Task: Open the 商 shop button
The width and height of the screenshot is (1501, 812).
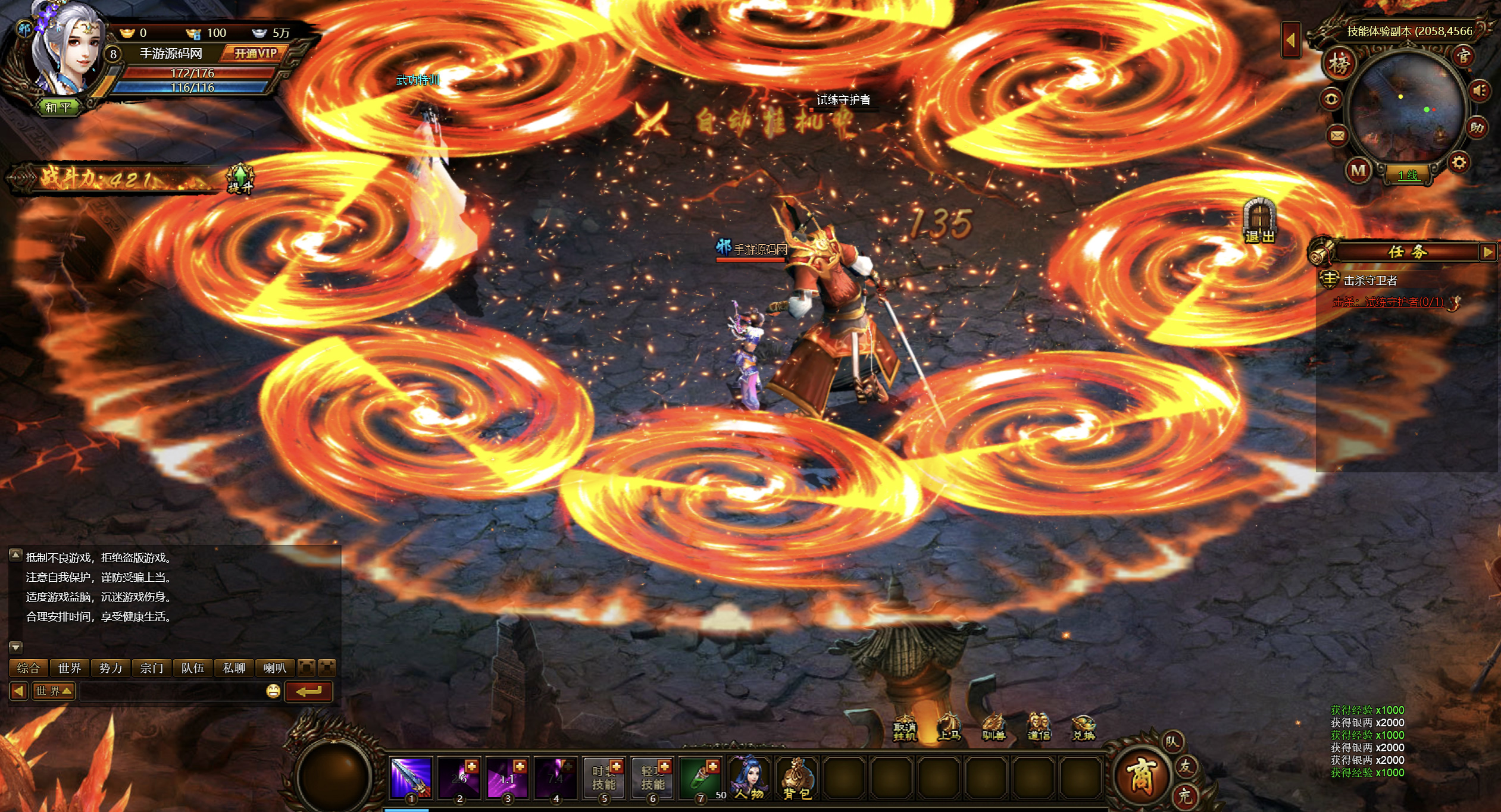Action: pyautogui.click(x=1140, y=776)
